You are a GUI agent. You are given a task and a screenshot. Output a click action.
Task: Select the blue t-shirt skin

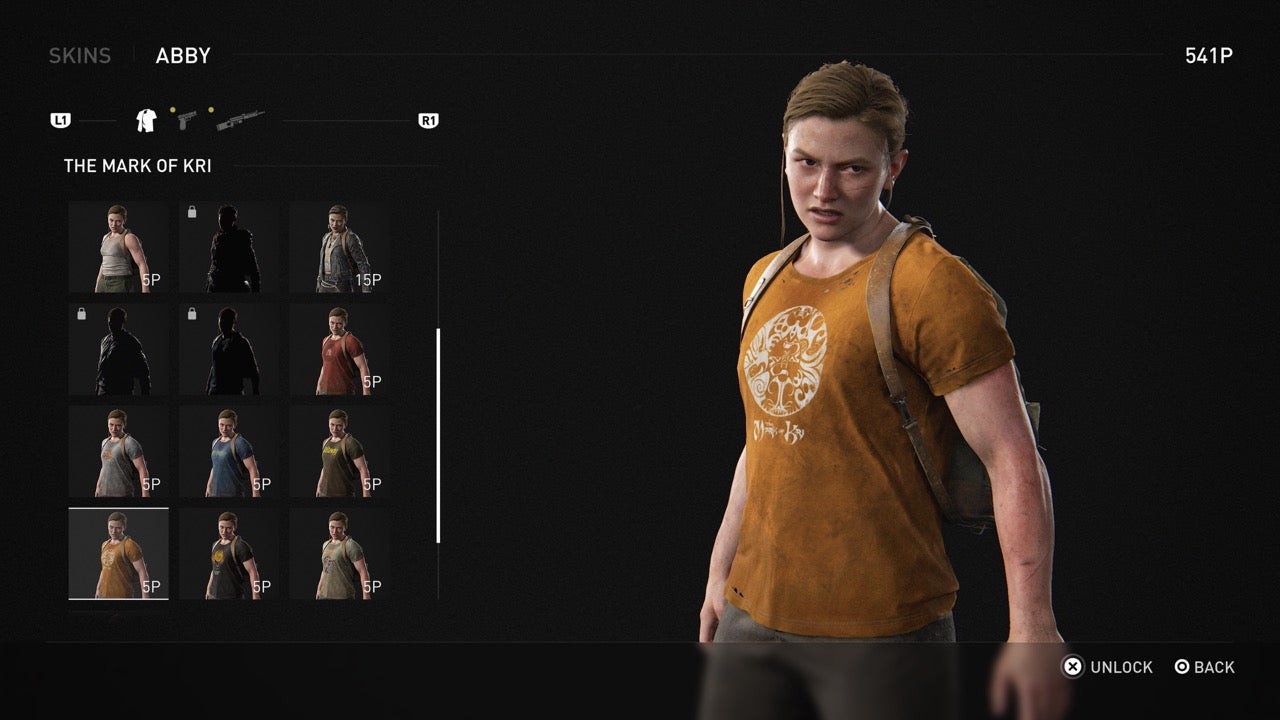coord(230,450)
